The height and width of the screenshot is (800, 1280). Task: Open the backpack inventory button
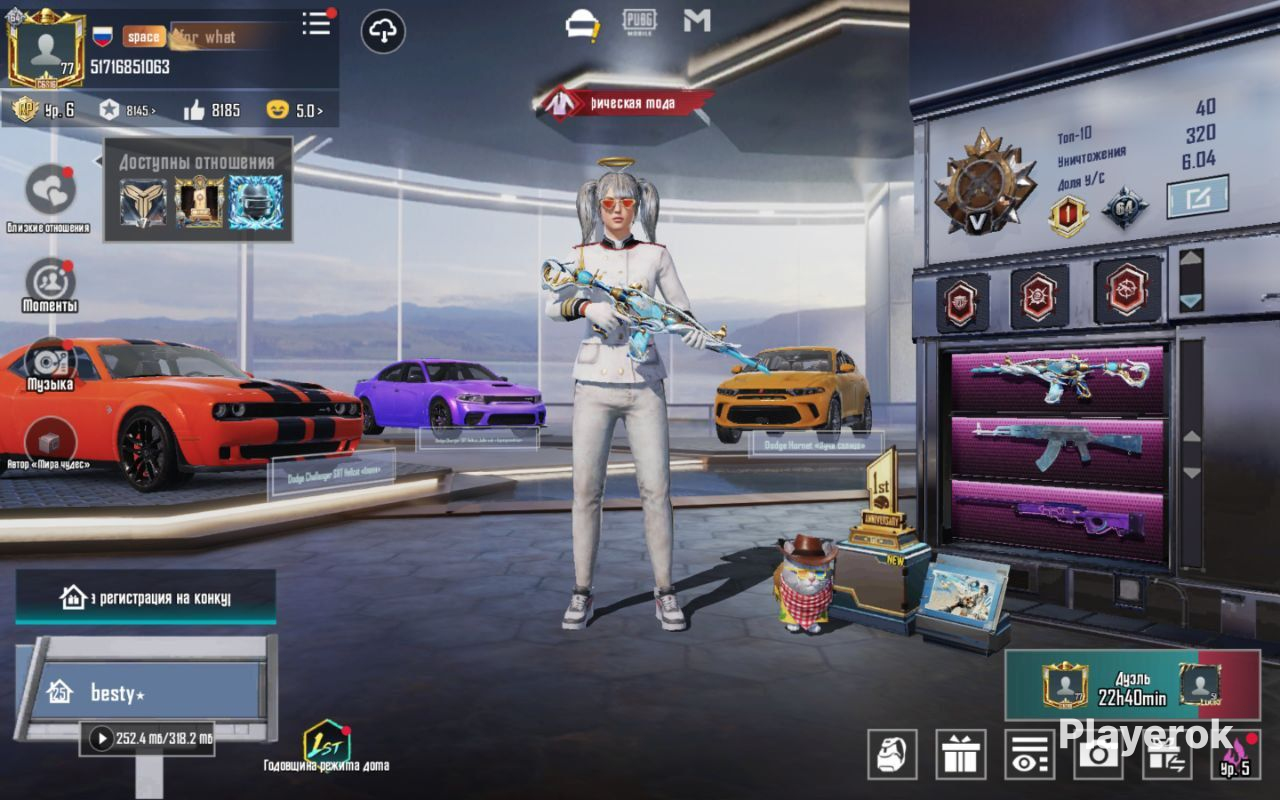pos(892,754)
